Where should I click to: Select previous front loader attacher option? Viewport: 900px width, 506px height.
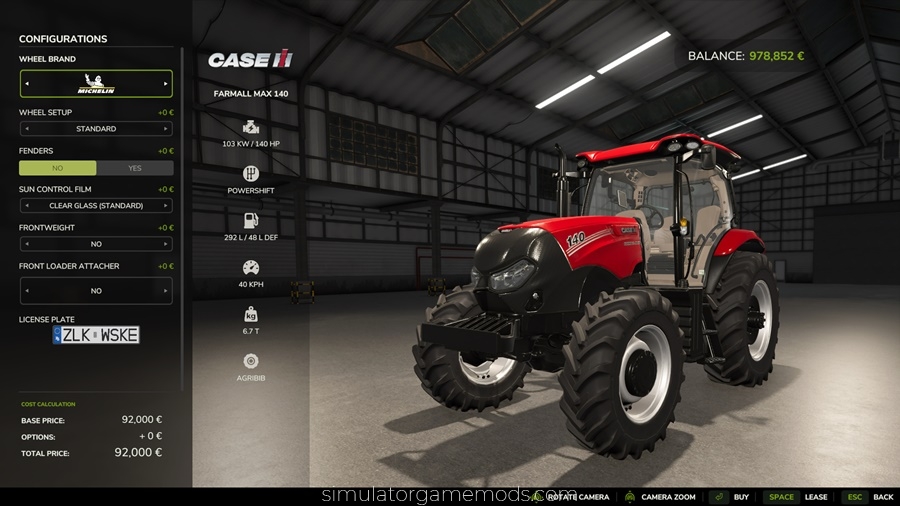pos(27,291)
